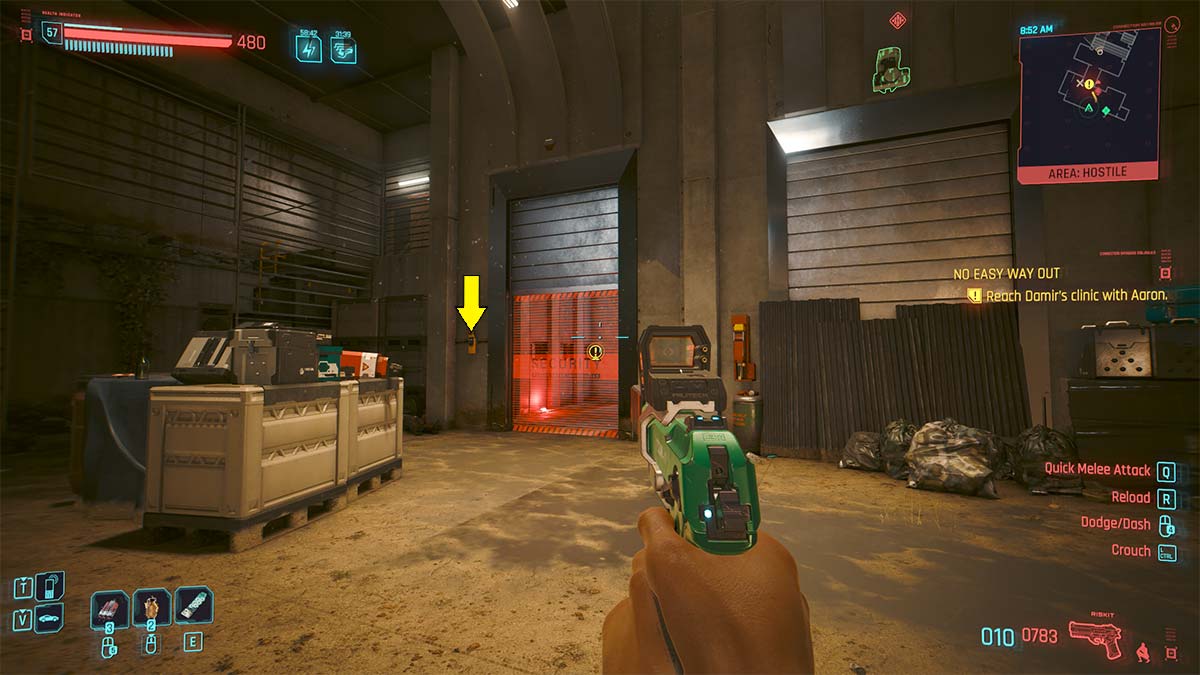Open the No Easy Way Out quest tracker

coord(1006,273)
